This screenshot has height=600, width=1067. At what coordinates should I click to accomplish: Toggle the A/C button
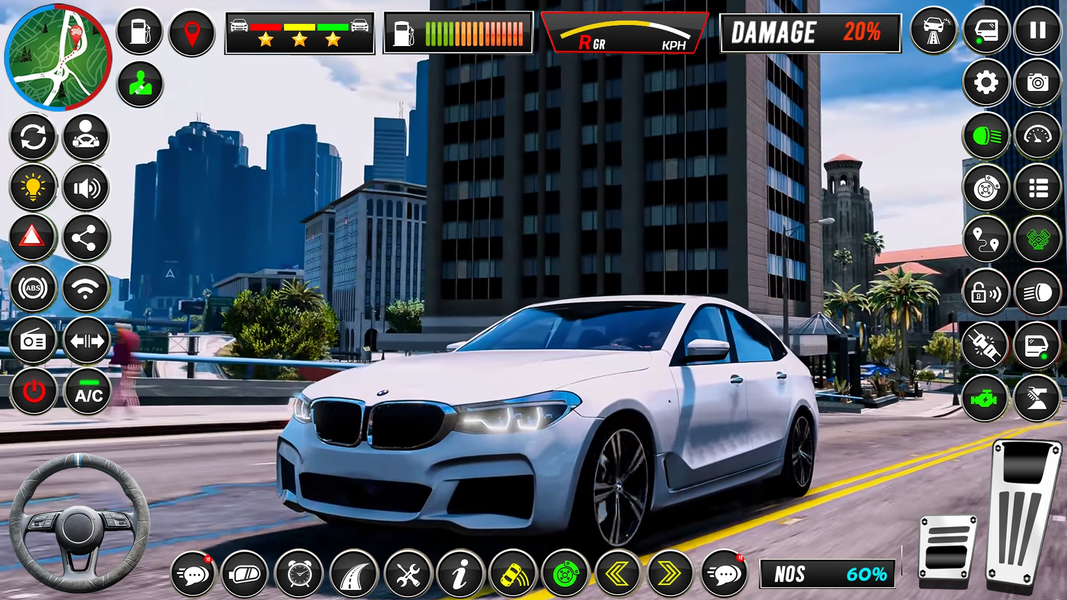86,391
